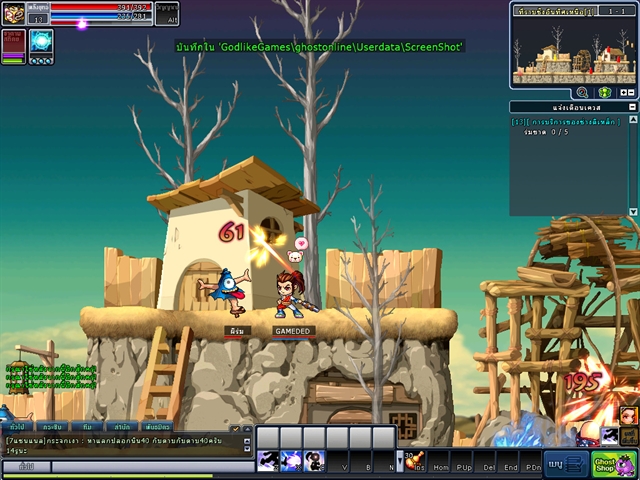Click the chat input field

148,467
